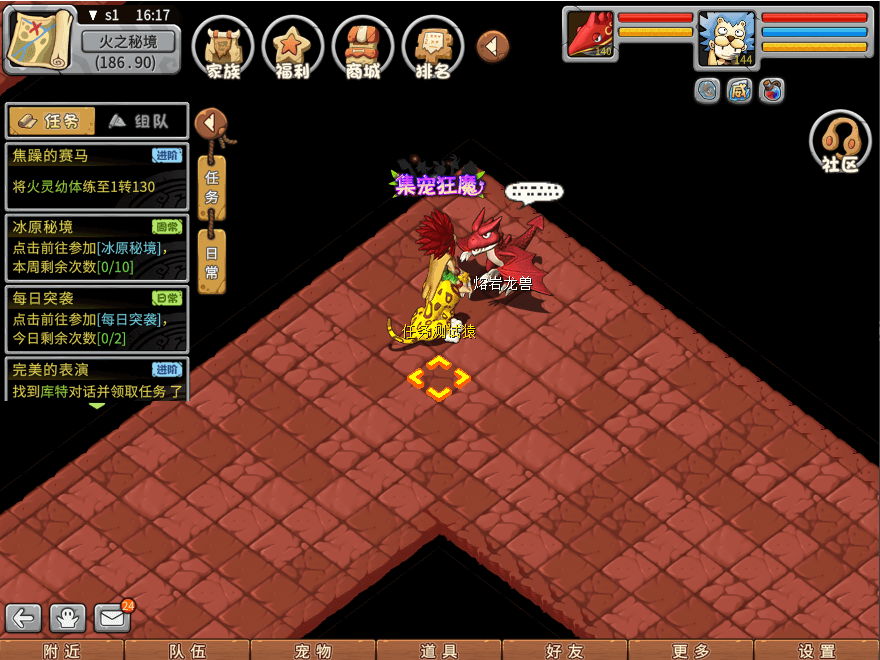Open the 宠物 pet menu
The width and height of the screenshot is (880, 660).
pyautogui.click(x=313, y=651)
